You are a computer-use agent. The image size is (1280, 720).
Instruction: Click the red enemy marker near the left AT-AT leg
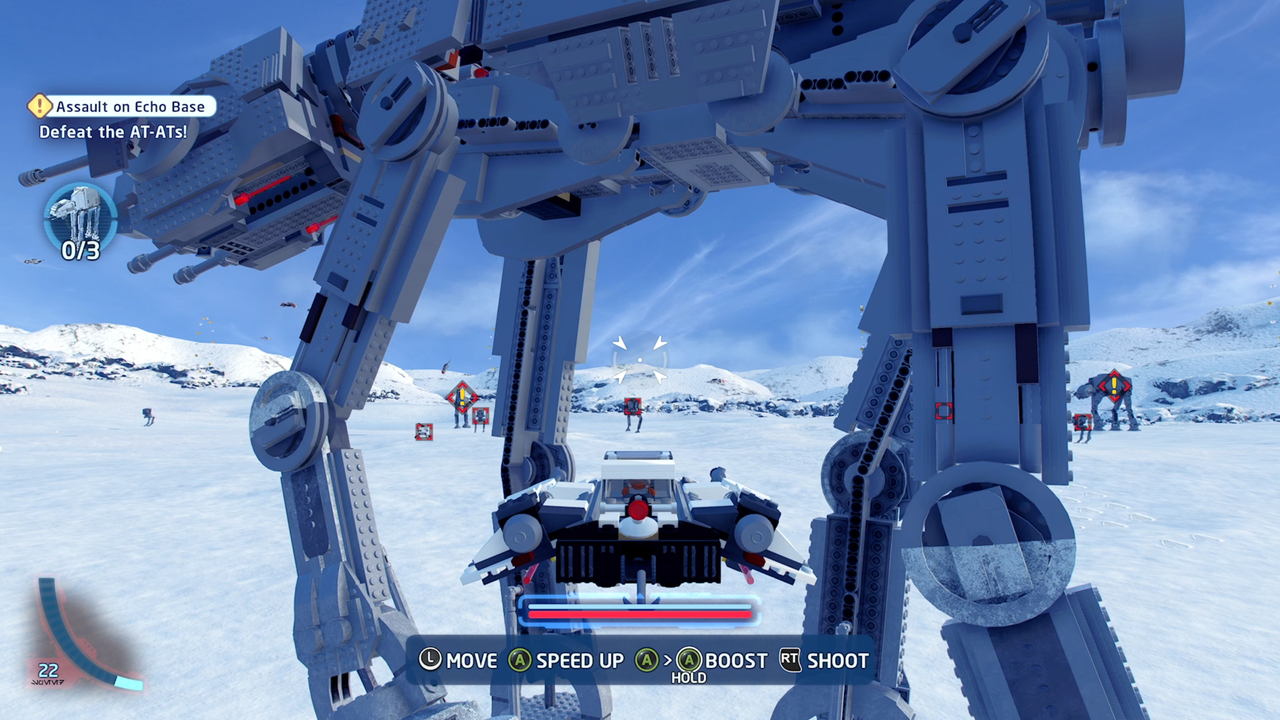(x=424, y=430)
